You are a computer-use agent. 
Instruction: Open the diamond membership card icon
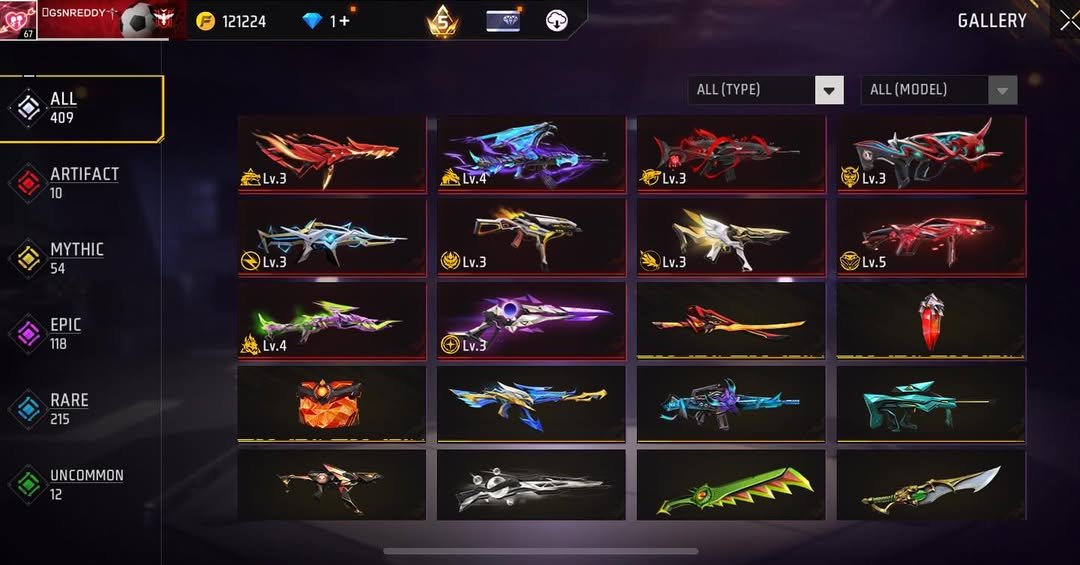click(x=503, y=21)
